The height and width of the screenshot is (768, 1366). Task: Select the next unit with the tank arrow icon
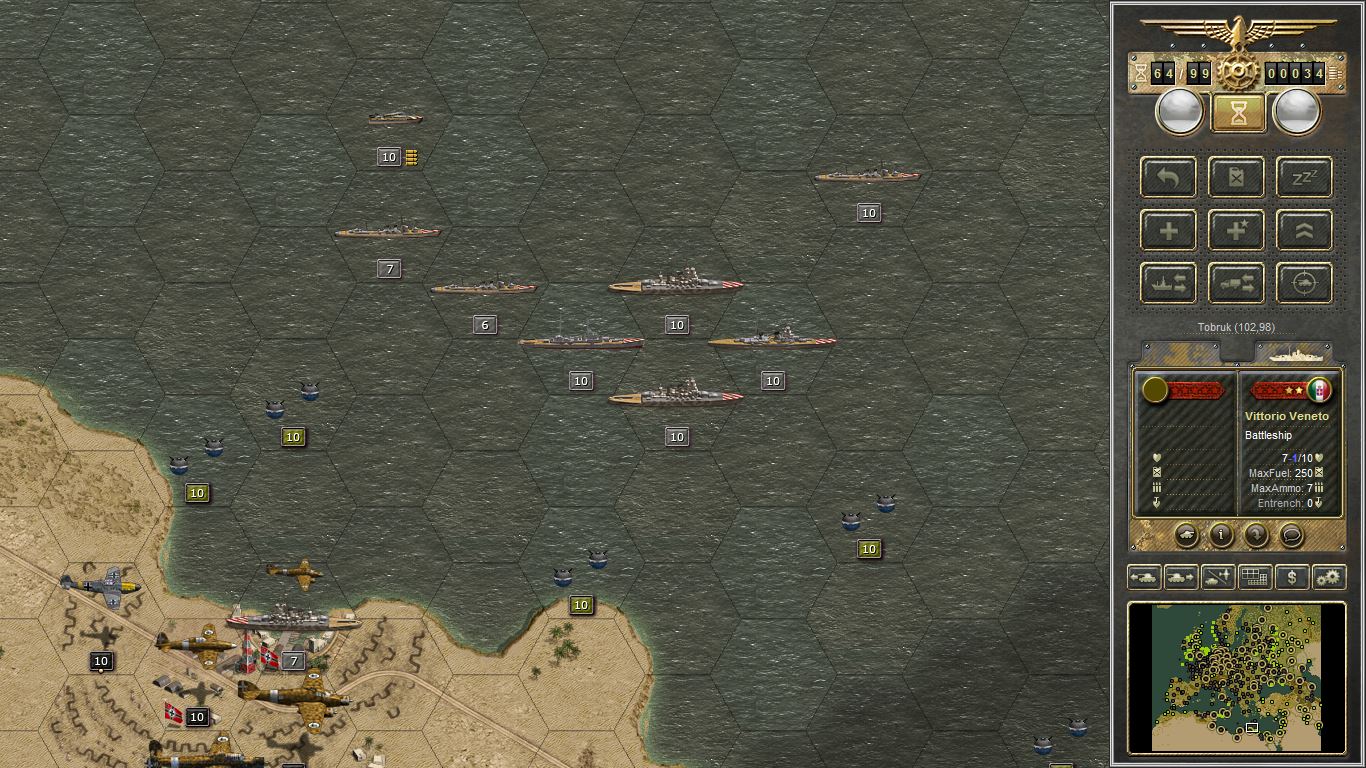tap(1180, 577)
